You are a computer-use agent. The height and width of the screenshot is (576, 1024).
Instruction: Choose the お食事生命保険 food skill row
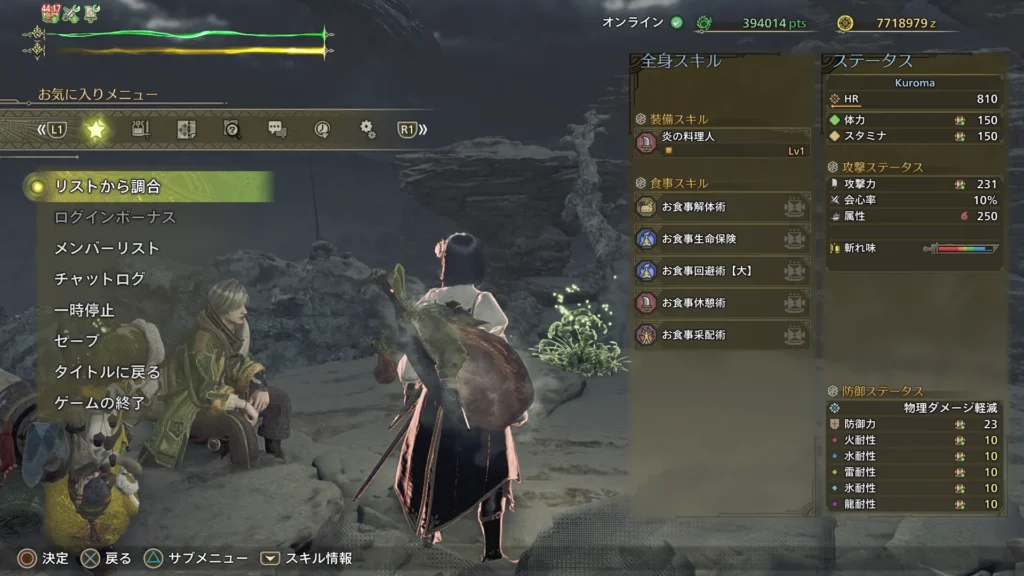click(722, 239)
